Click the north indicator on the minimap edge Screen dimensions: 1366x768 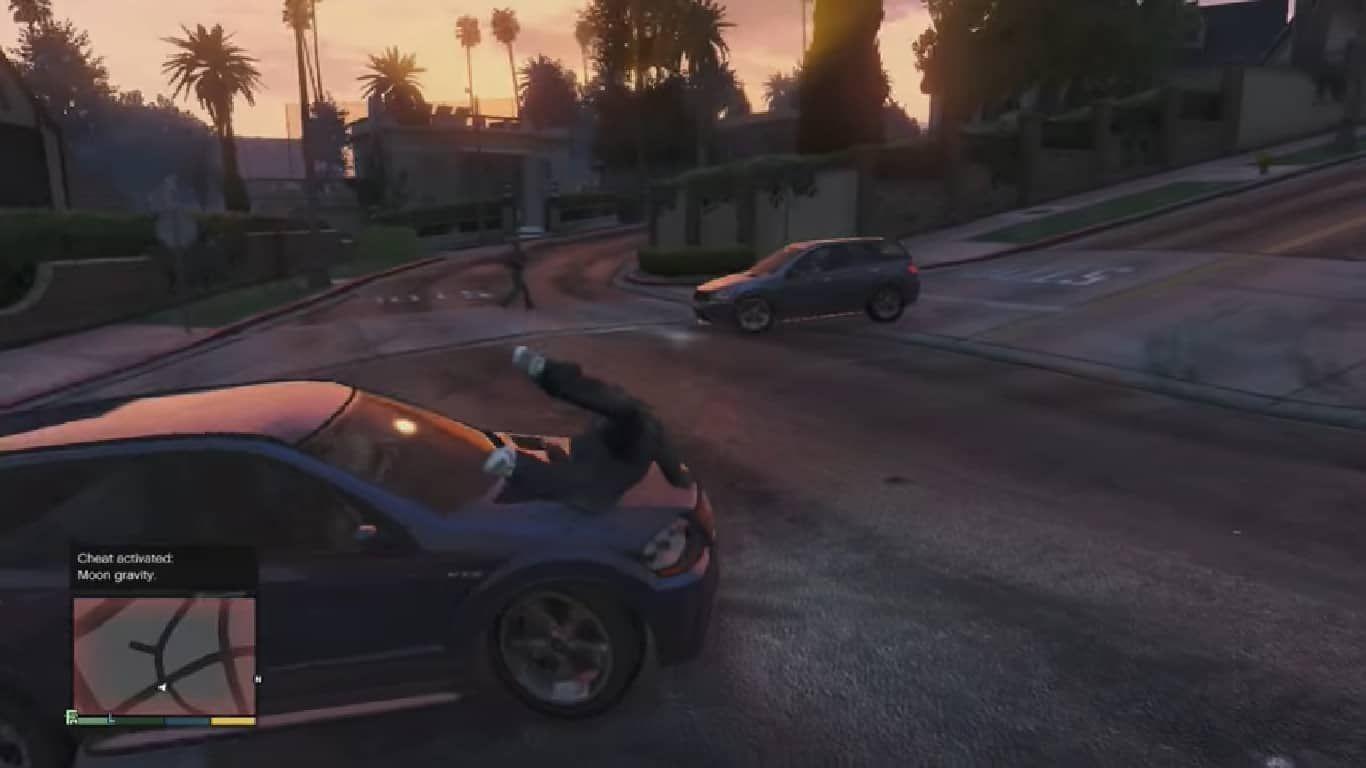[257, 680]
